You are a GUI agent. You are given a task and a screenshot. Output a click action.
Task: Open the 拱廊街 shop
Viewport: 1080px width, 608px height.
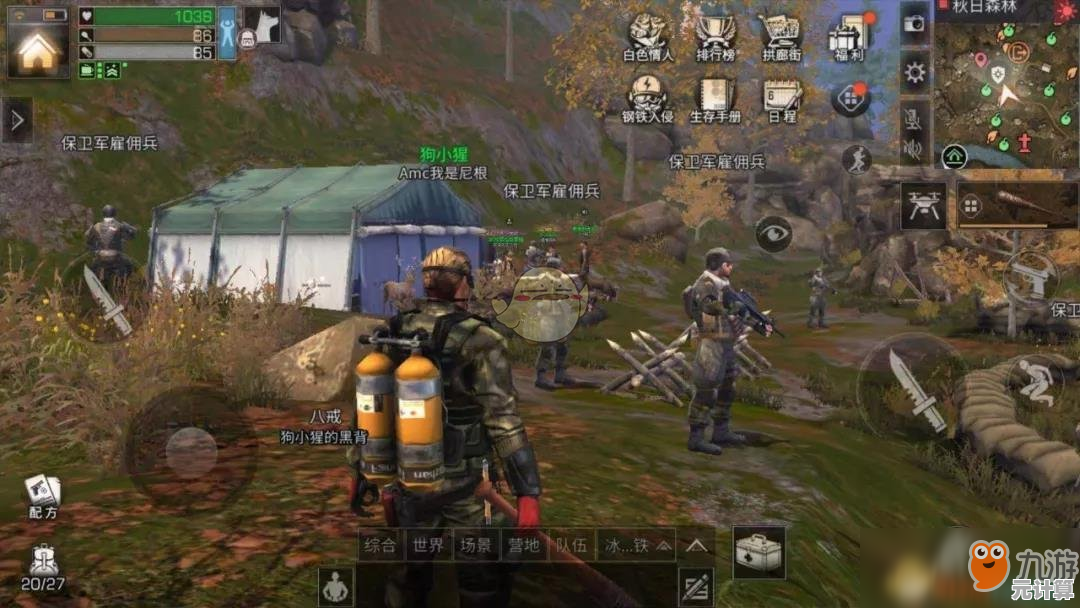(x=782, y=37)
